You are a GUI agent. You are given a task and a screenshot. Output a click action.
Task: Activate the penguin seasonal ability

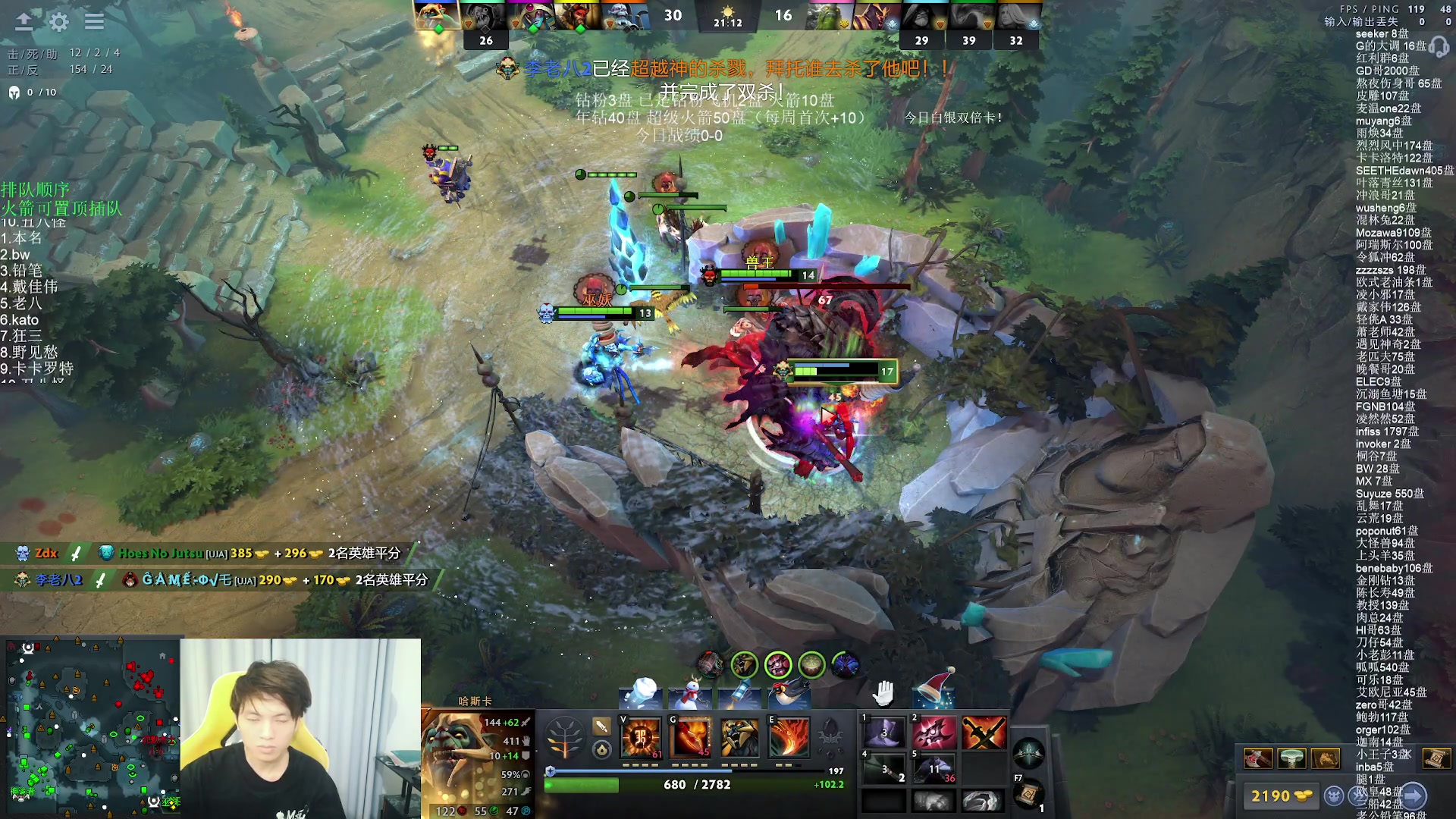[x=789, y=693]
